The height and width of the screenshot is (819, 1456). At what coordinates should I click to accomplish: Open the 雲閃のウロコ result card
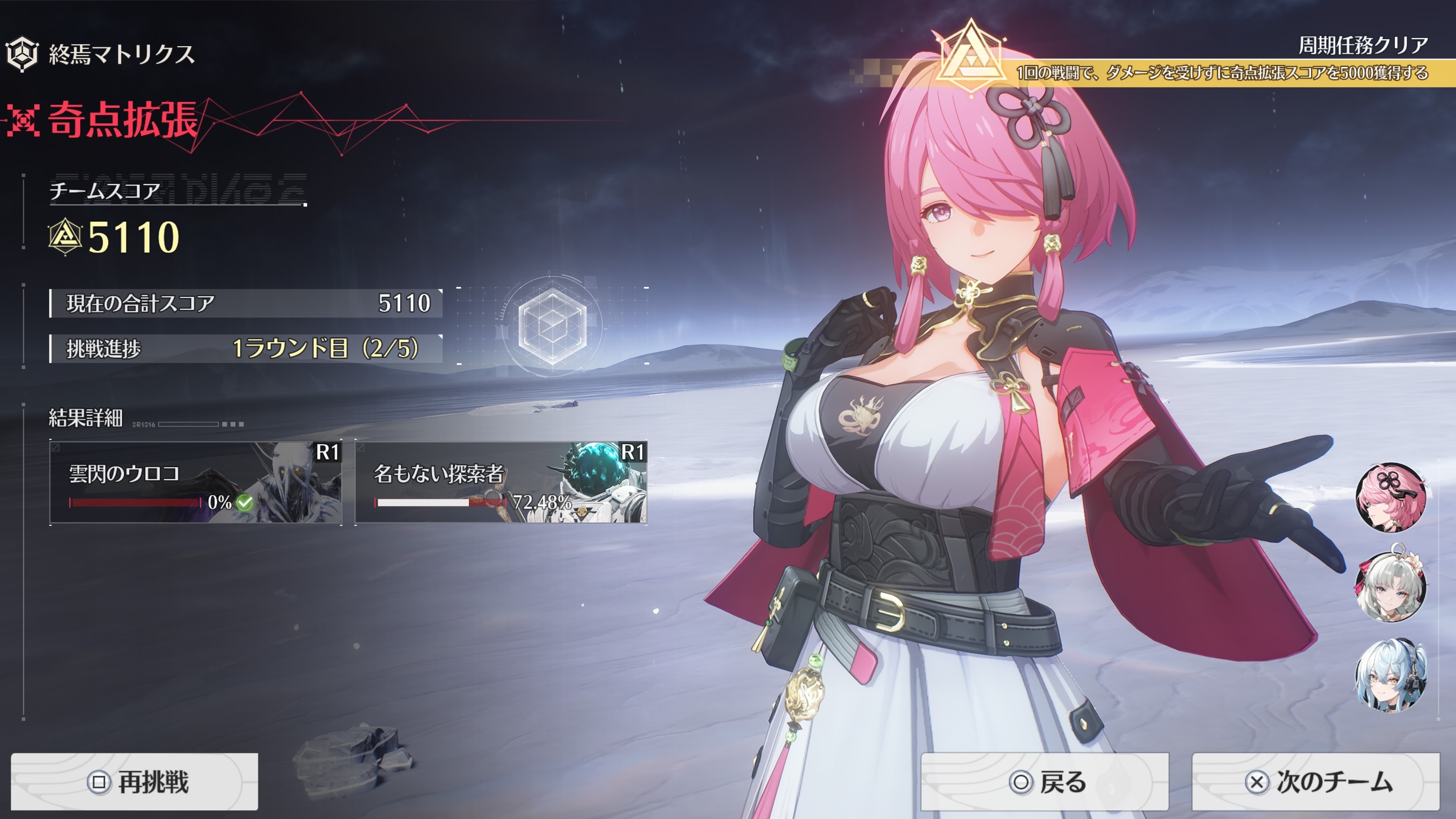click(x=195, y=482)
